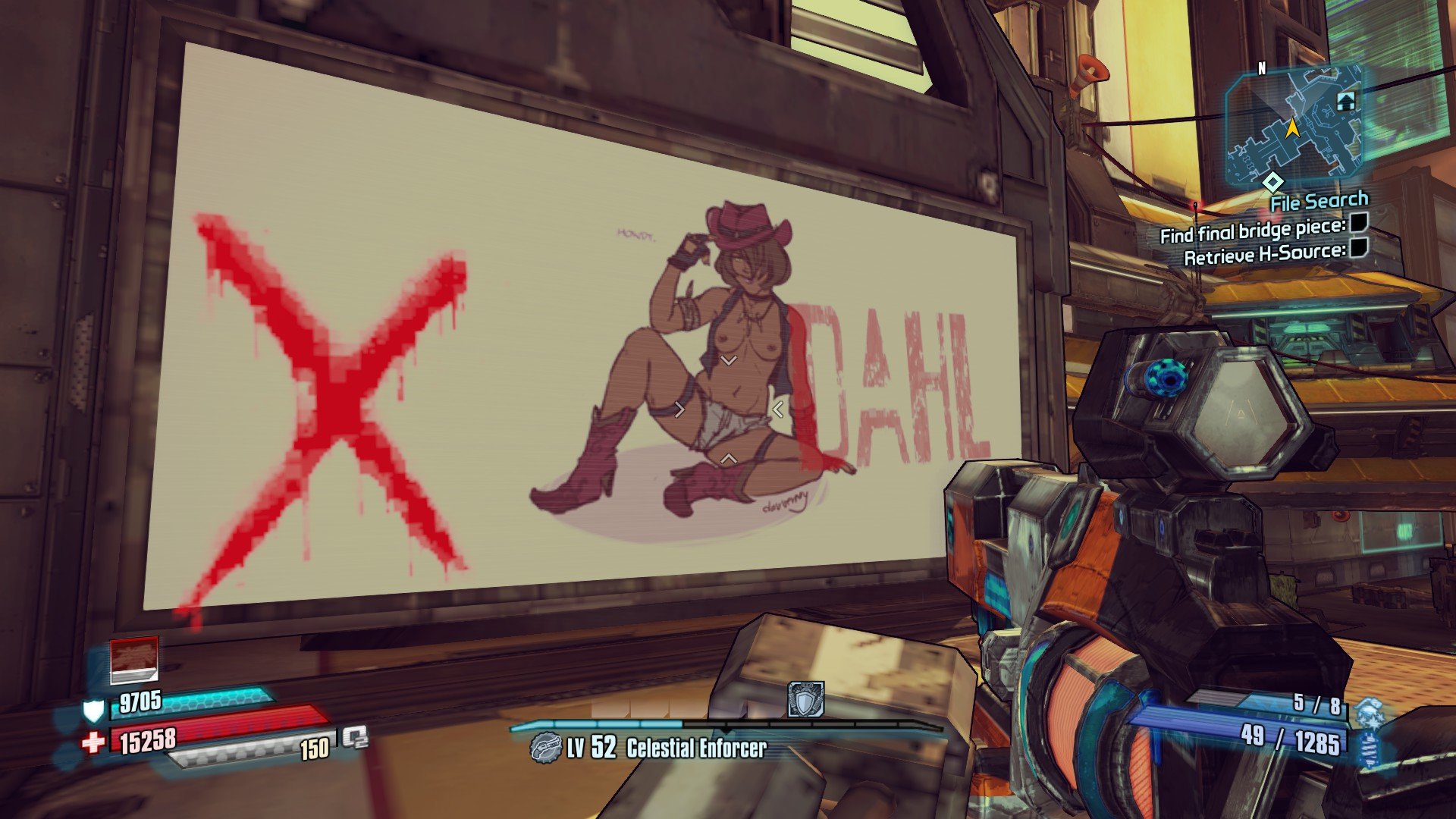
Task: Click the Find final bridge piece objective checkbox
Action: point(1359,223)
